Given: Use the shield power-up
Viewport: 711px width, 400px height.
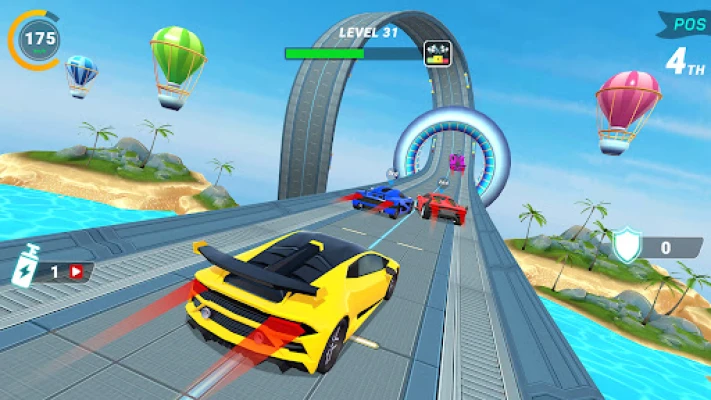Looking at the screenshot, I should coord(627,246).
